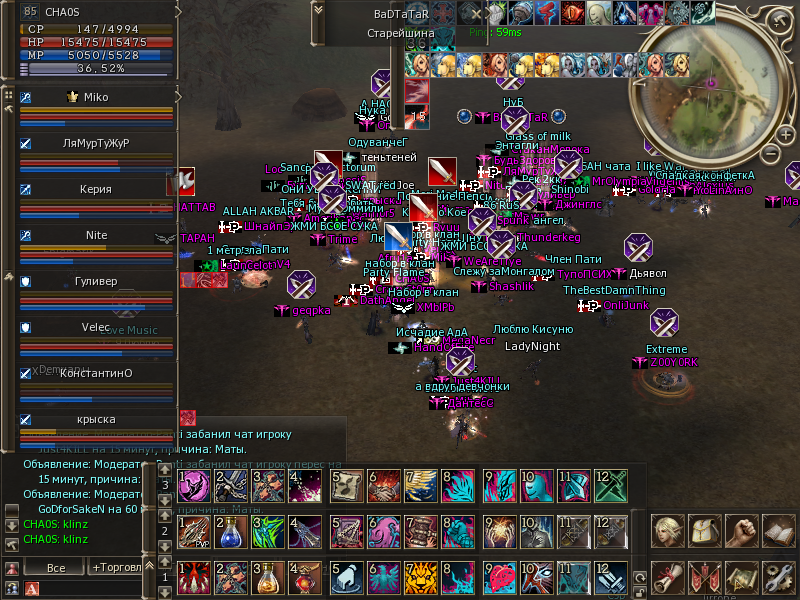Open the quest scroll icon
Image resolution: width=800 pixels, height=600 pixels.
(667, 578)
